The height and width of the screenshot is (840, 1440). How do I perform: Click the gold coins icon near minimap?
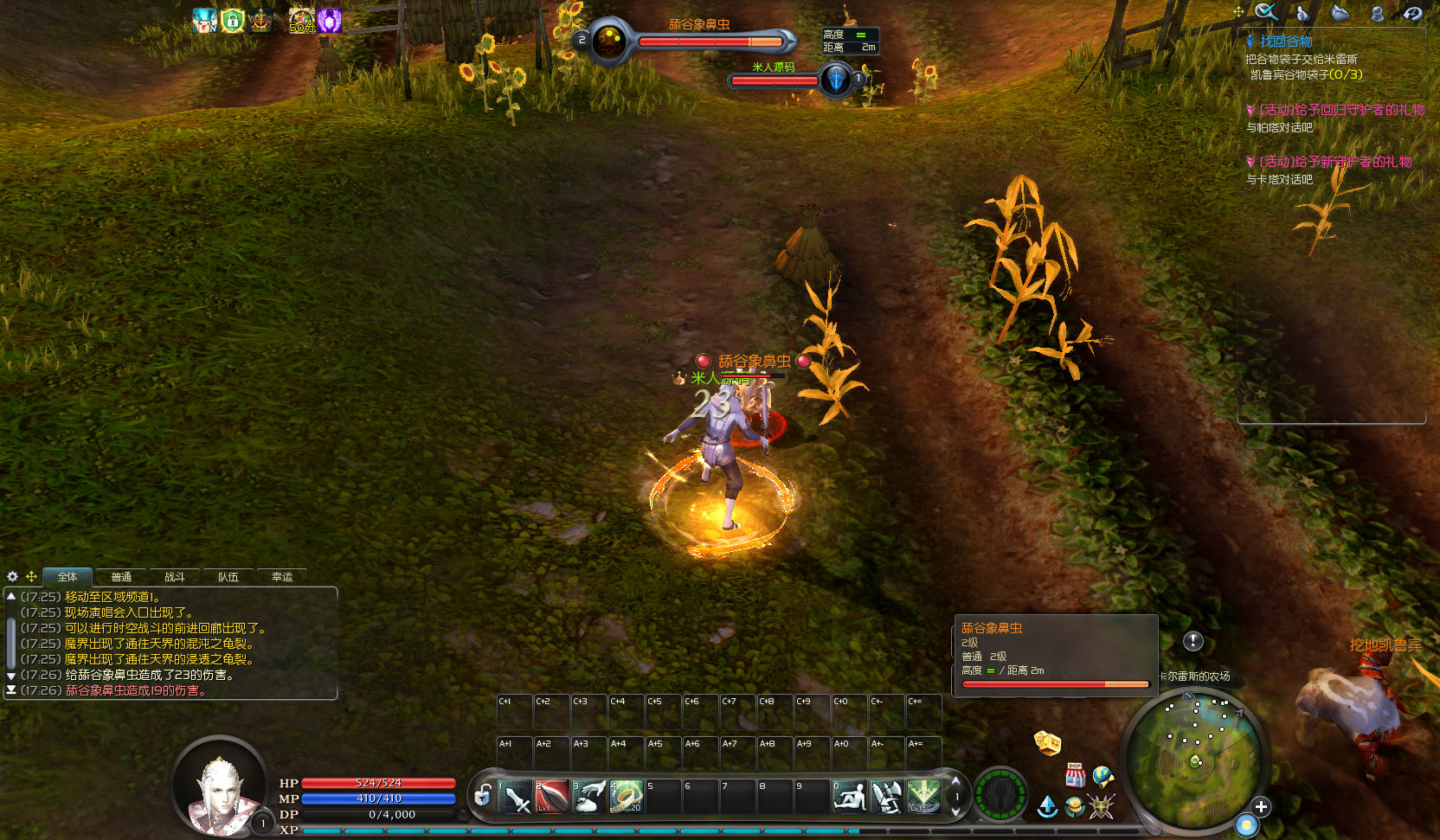[x=1074, y=808]
